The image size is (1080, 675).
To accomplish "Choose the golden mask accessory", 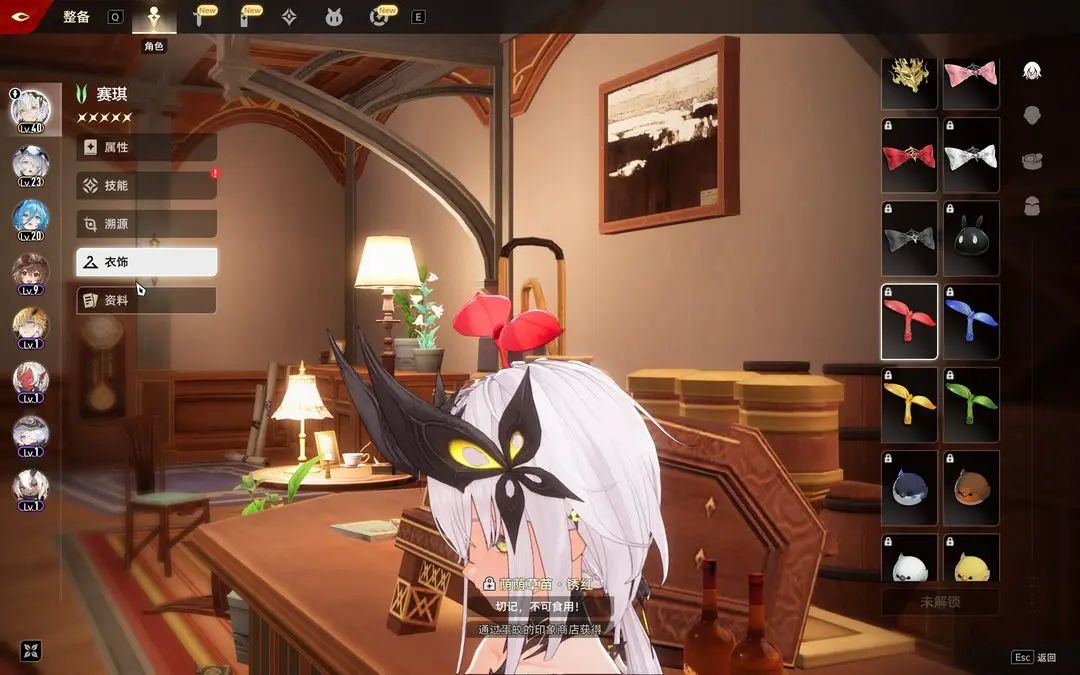I will [909, 80].
